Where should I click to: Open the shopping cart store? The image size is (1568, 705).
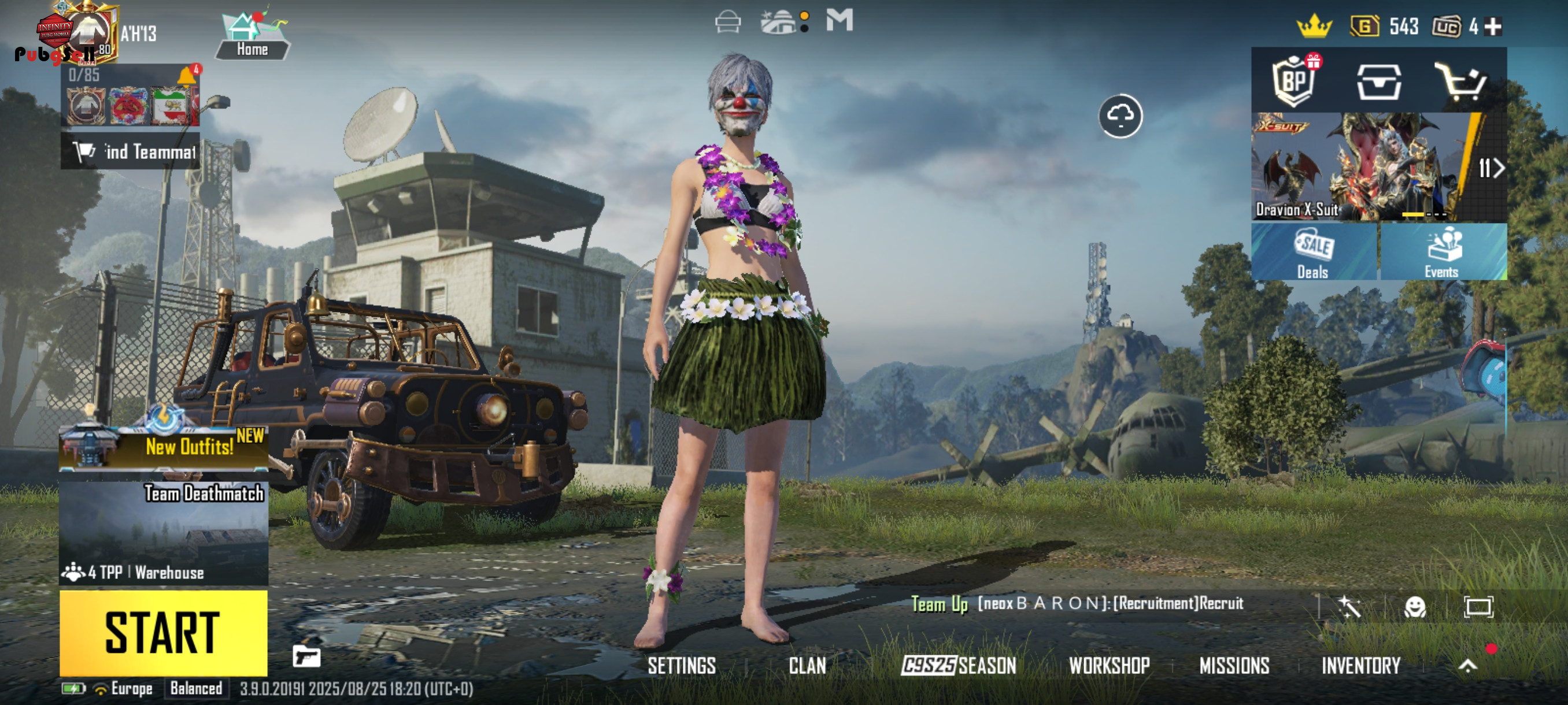coord(1460,82)
